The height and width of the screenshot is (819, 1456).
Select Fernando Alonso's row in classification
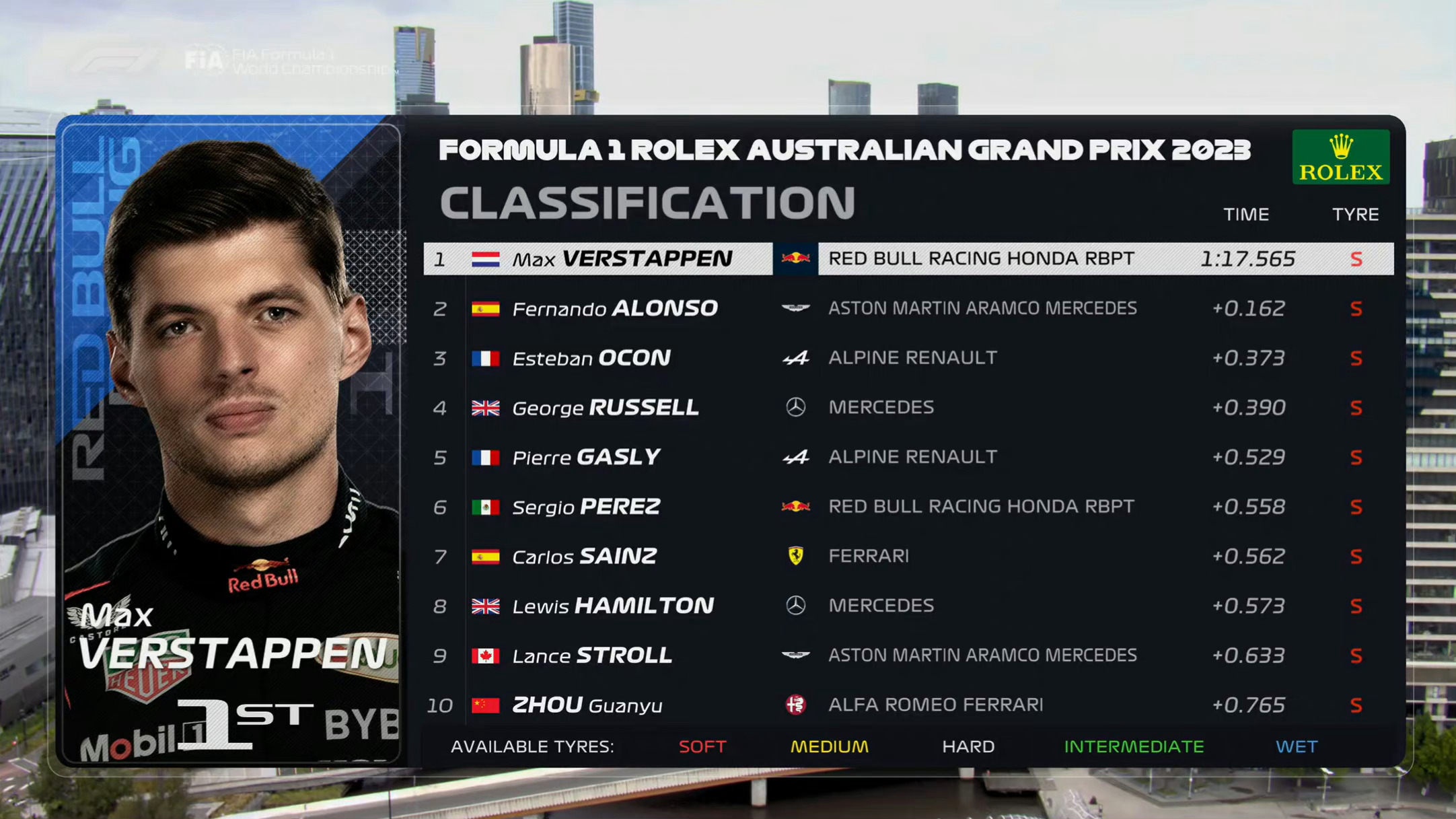pyautogui.click(x=908, y=308)
